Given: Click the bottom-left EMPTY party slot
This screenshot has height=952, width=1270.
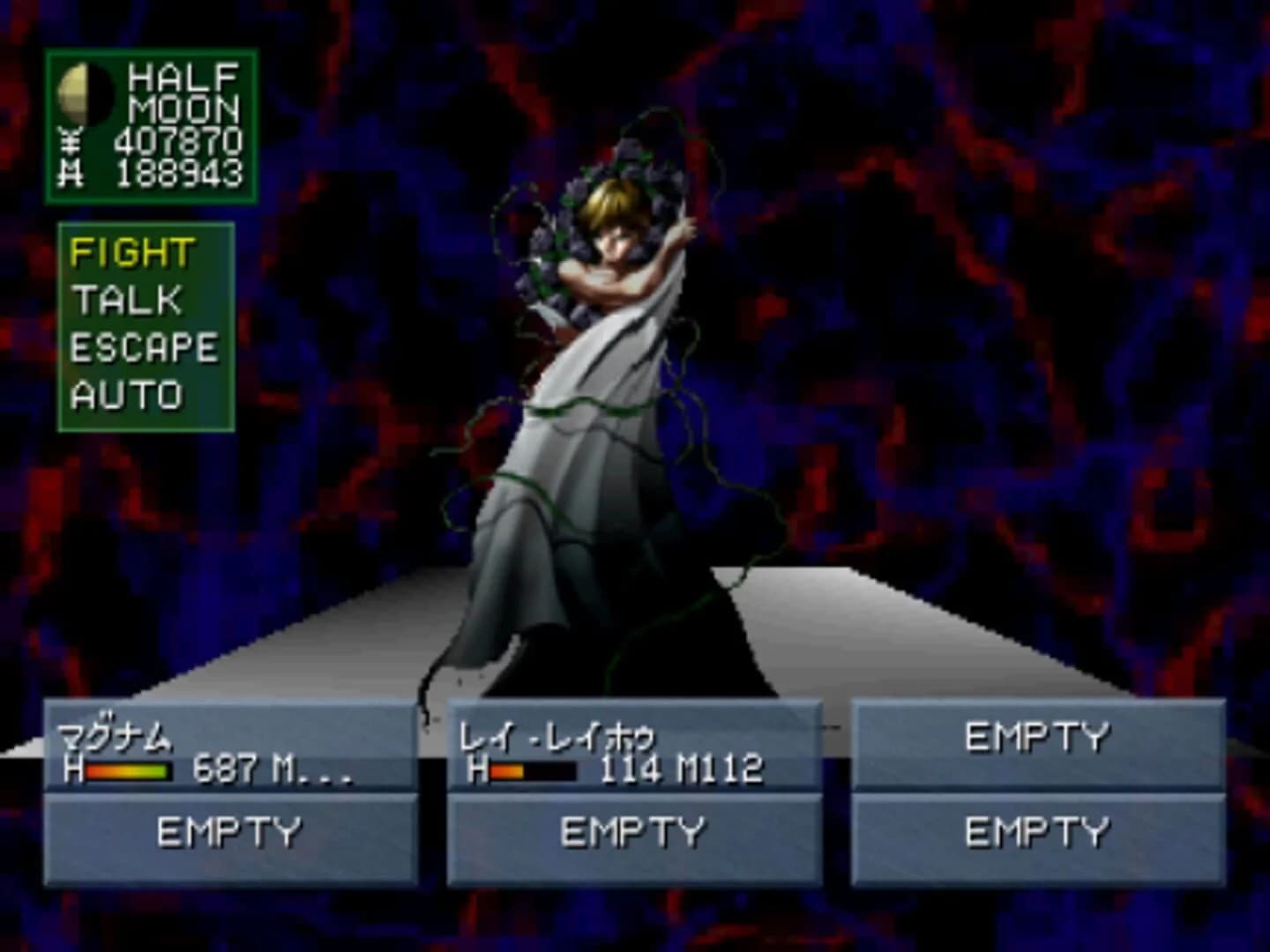Looking at the screenshot, I should pos(229,829).
